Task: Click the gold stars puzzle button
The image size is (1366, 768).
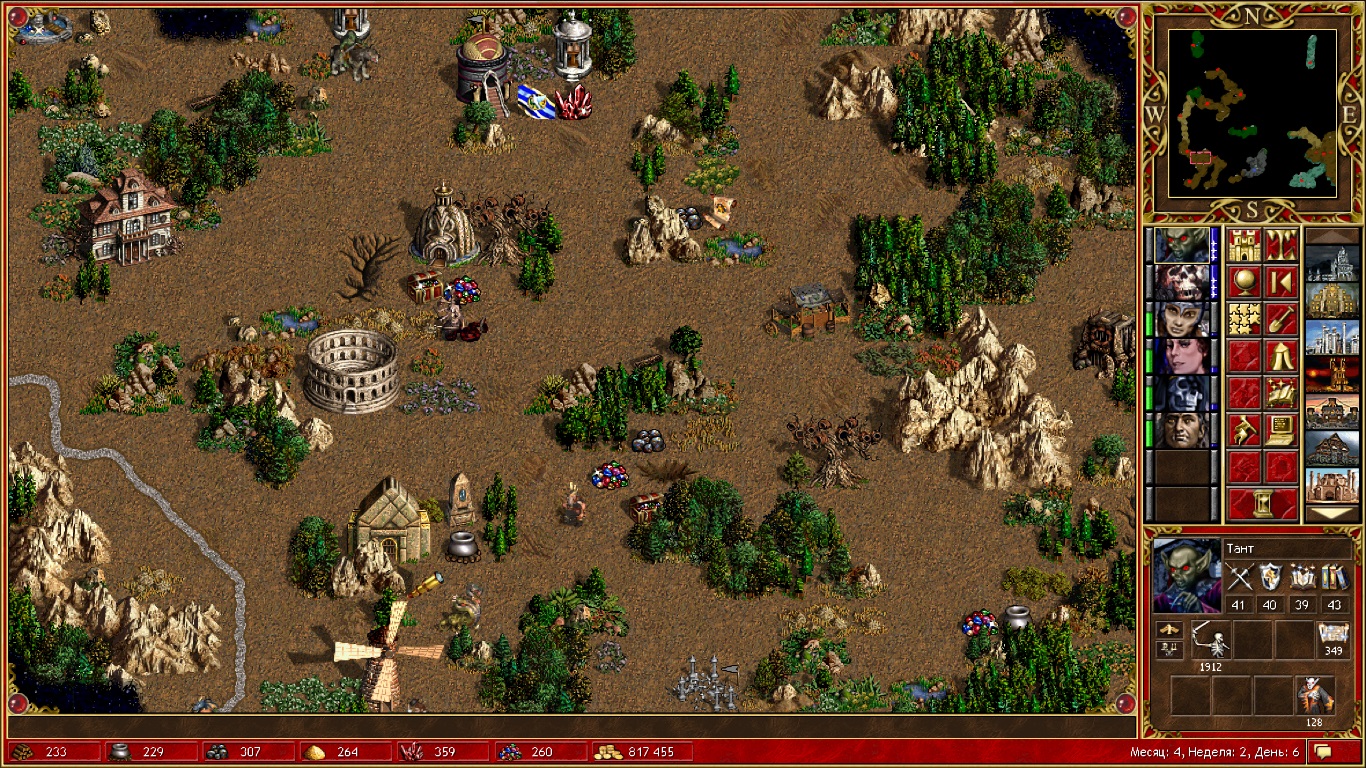Action: pyautogui.click(x=1244, y=319)
